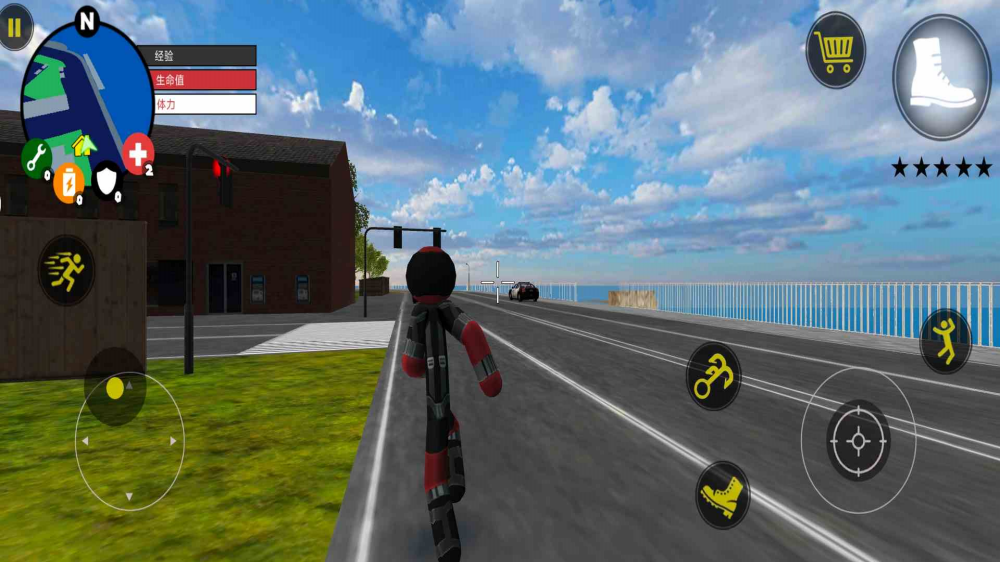
Task: Tap the green wrench repair icon
Action: pyautogui.click(x=36, y=157)
